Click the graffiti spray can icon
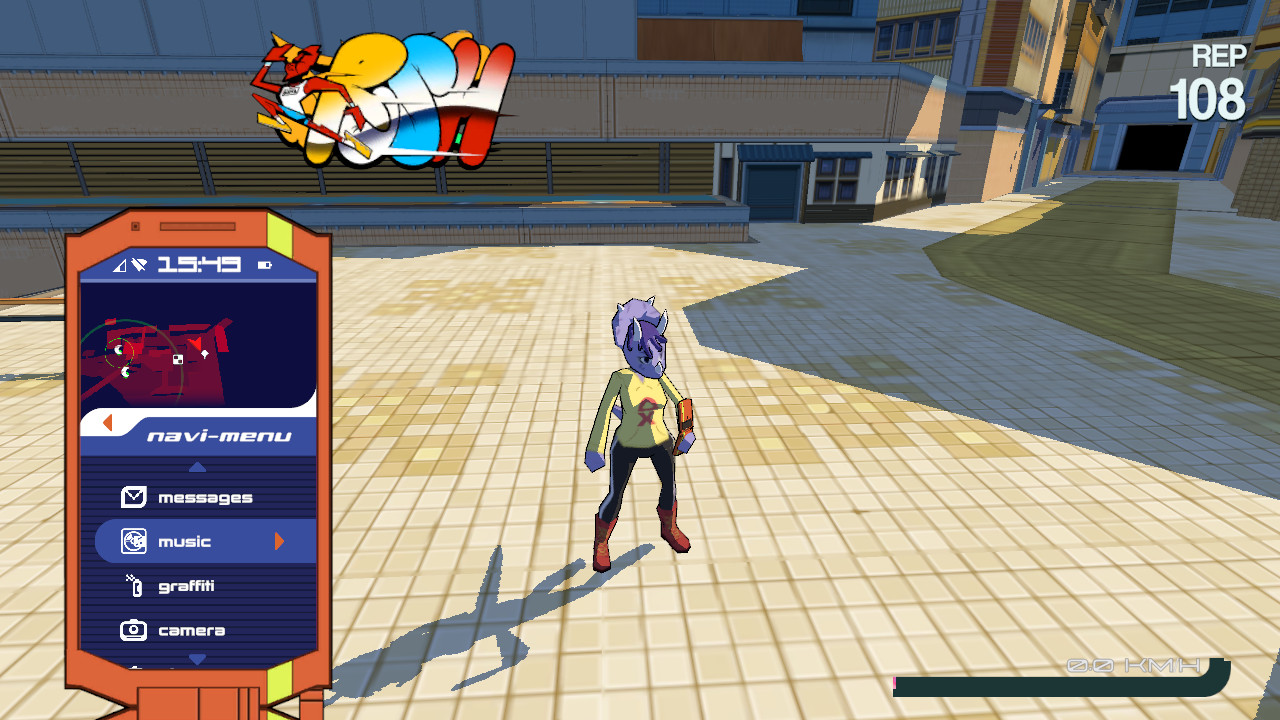 tap(137, 586)
